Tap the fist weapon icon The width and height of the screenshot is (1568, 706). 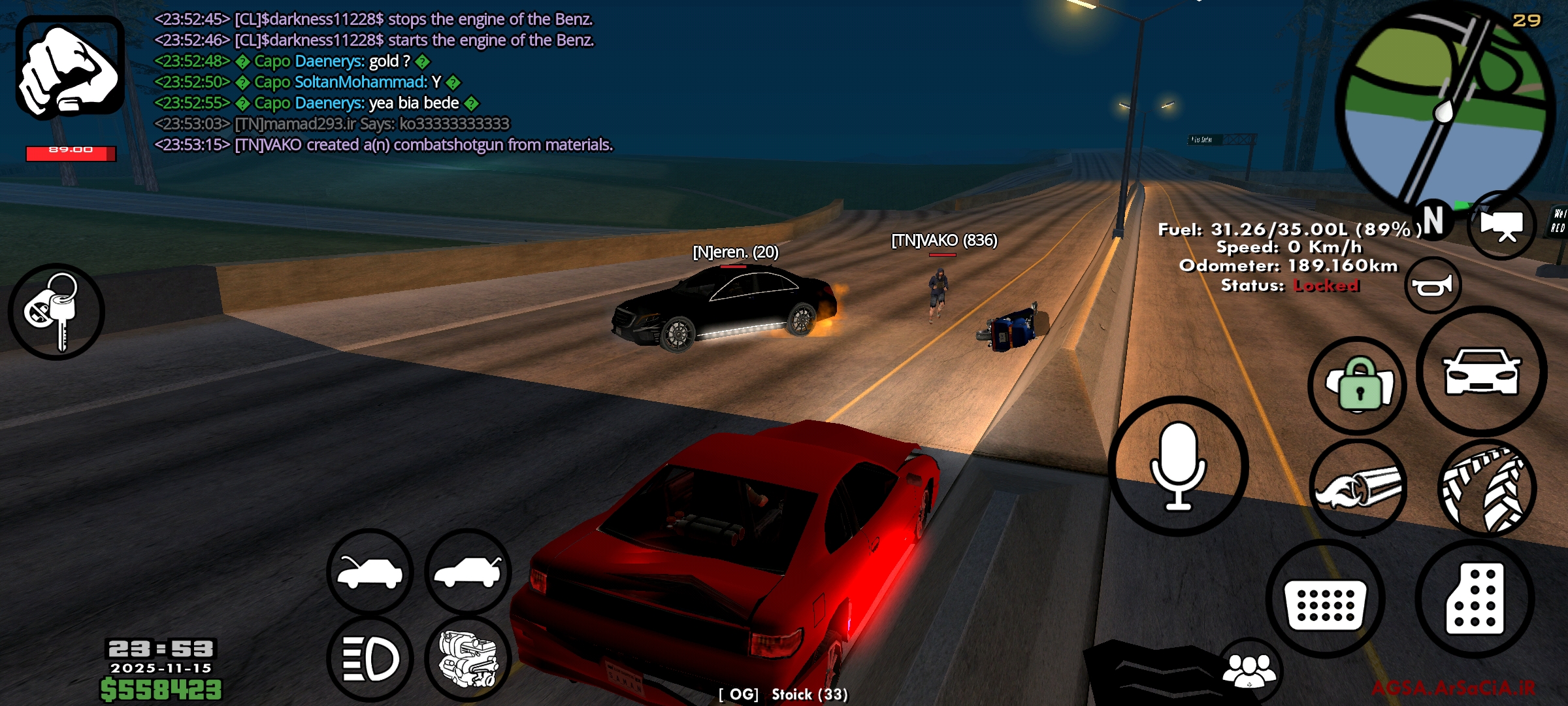(x=70, y=69)
